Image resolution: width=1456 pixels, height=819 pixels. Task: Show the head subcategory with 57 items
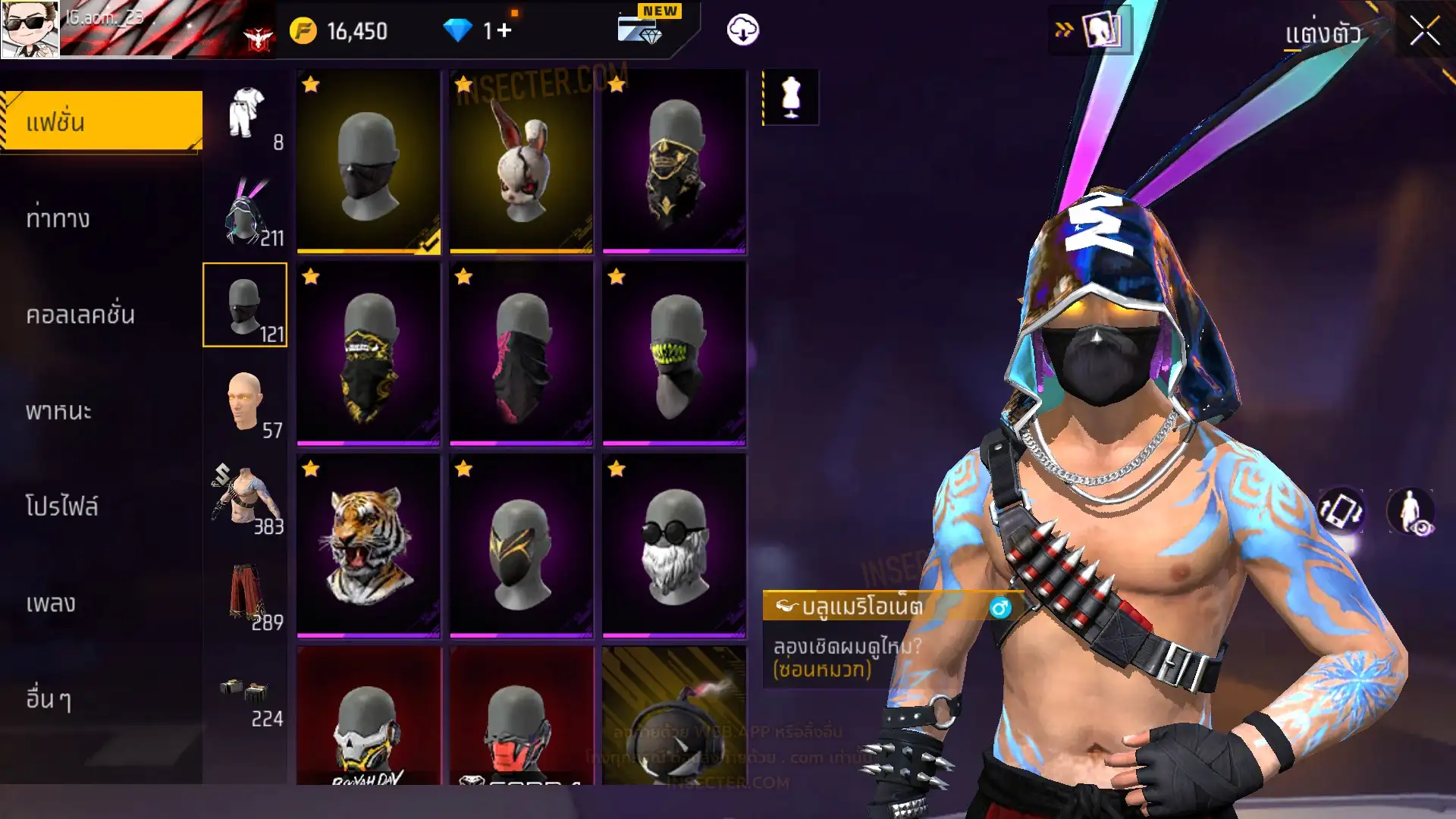[246, 403]
